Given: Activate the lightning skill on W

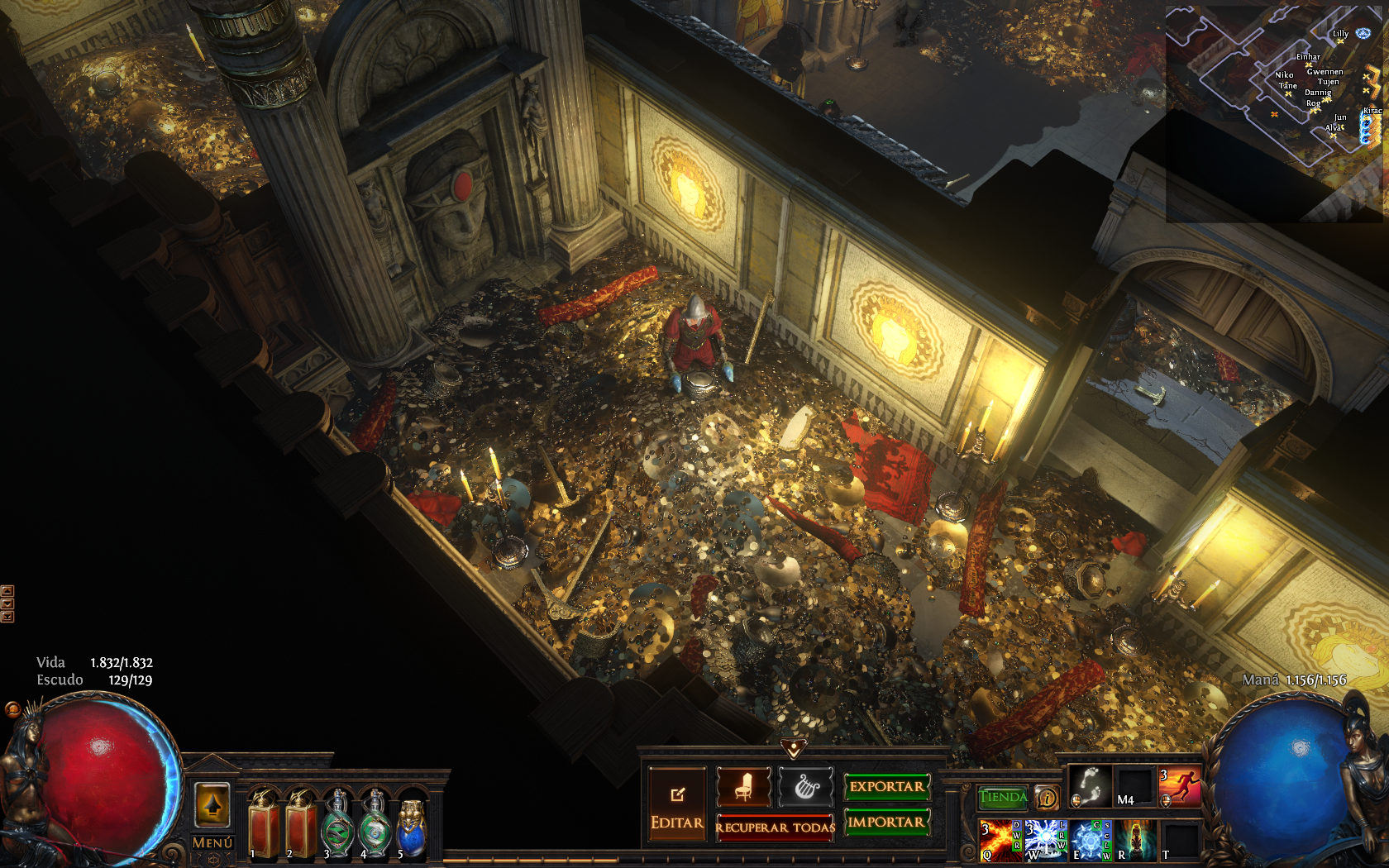Looking at the screenshot, I should [1044, 840].
